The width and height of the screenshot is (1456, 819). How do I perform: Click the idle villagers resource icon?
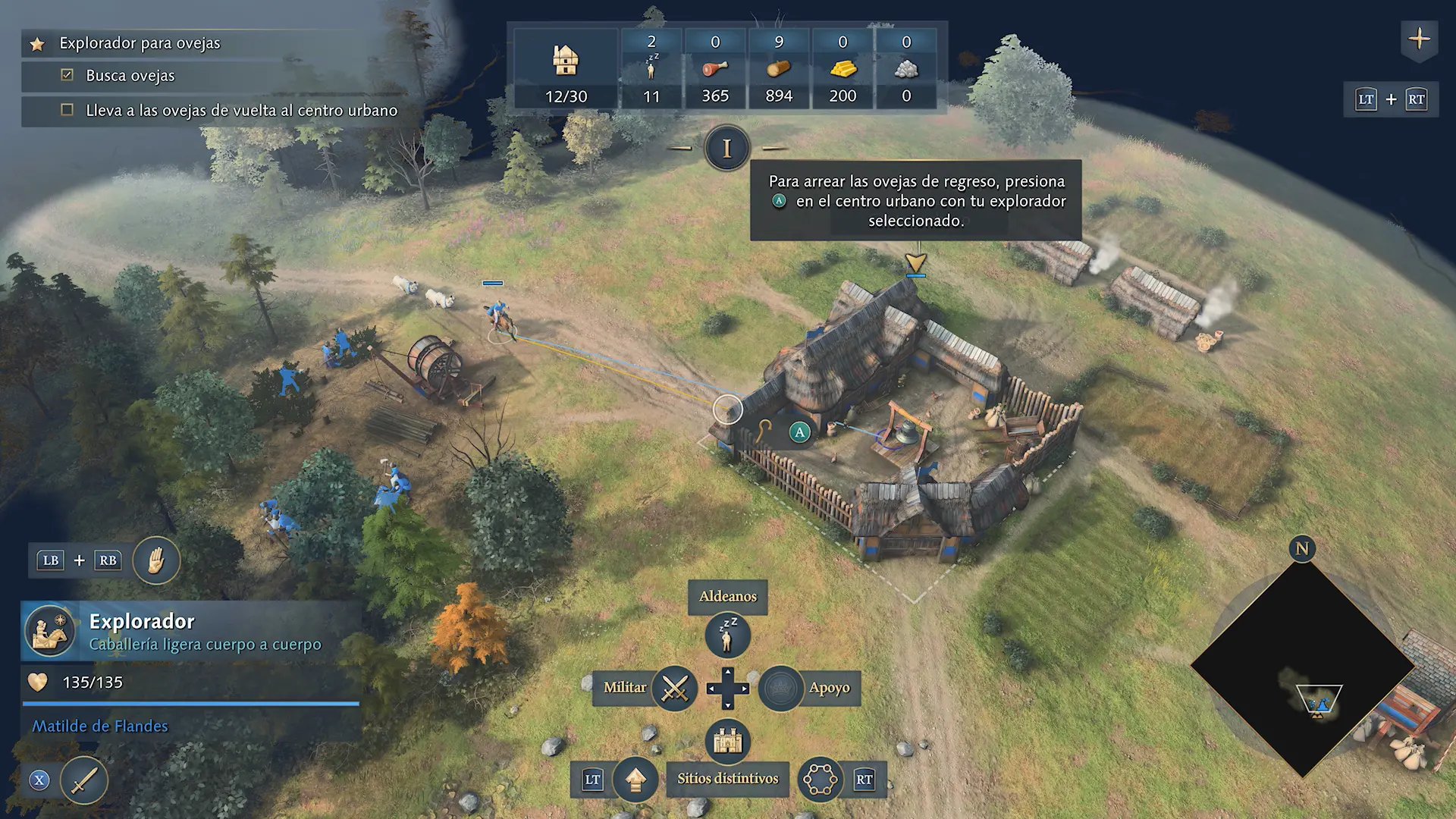click(x=651, y=68)
